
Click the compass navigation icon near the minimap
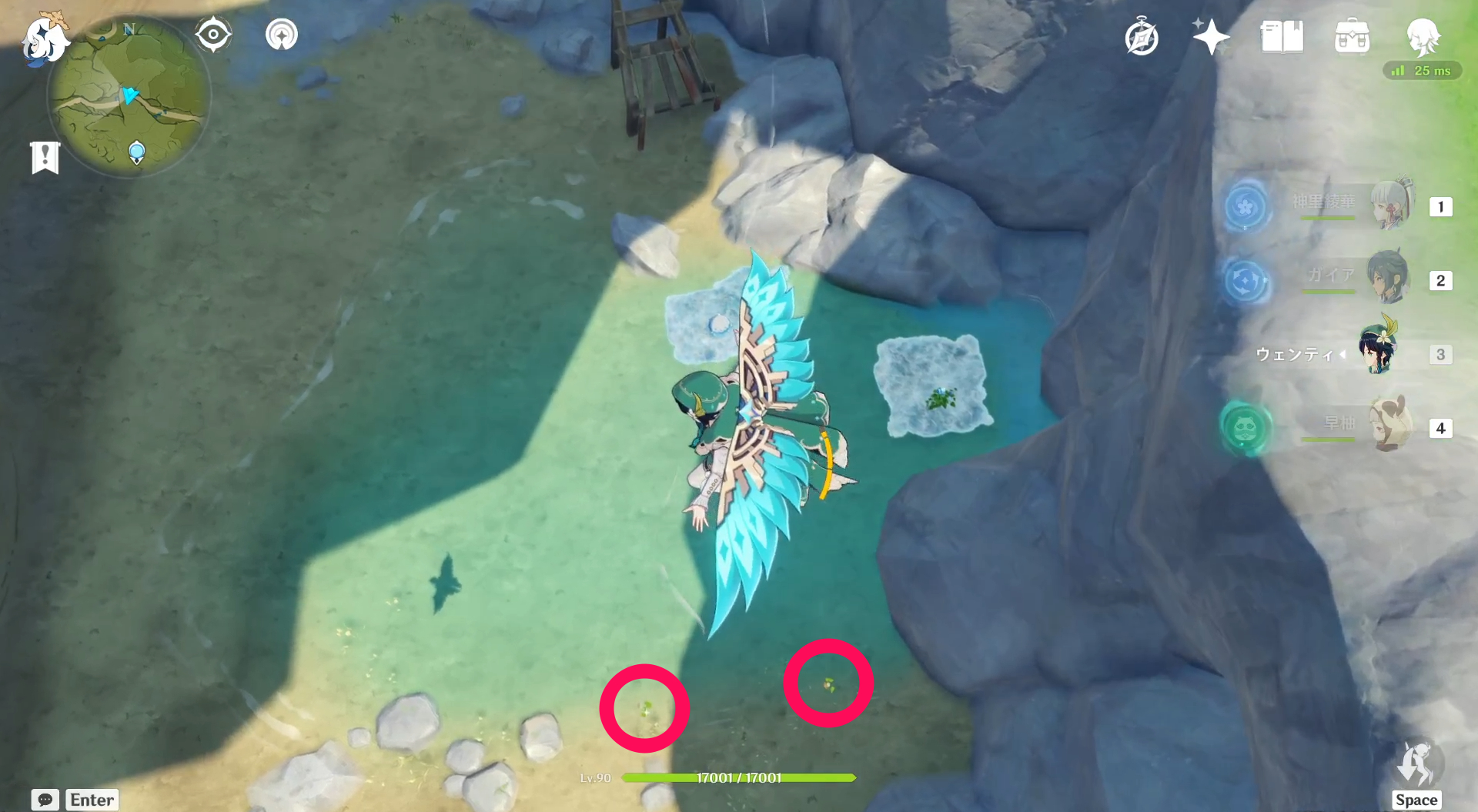[x=213, y=34]
